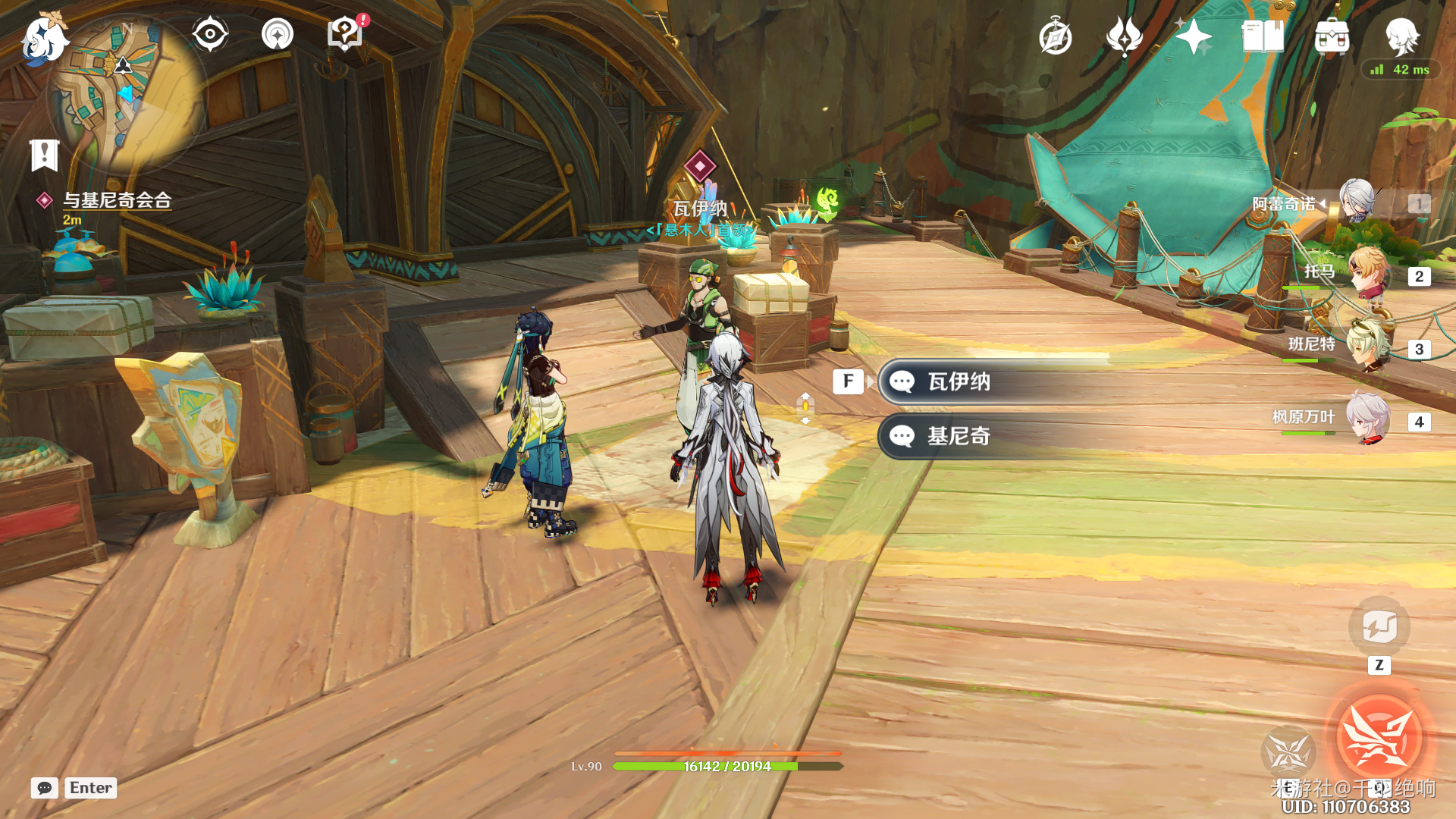Choose the 基尼奇 dialogue option

click(x=959, y=436)
